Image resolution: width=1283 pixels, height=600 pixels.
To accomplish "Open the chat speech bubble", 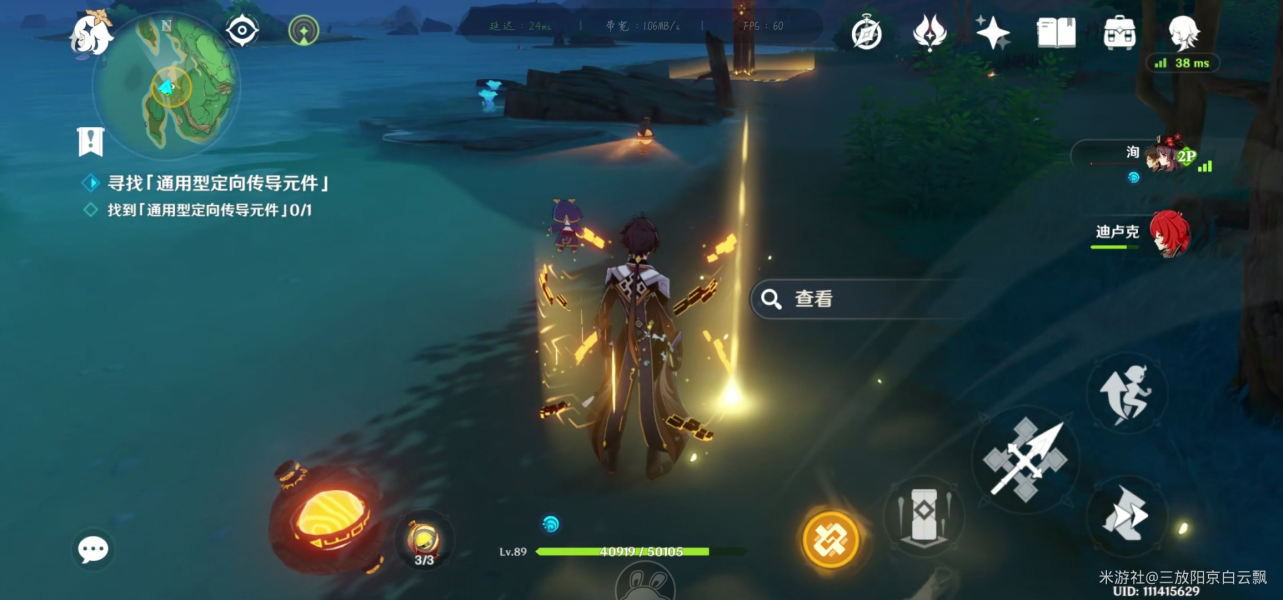I will [x=93, y=549].
